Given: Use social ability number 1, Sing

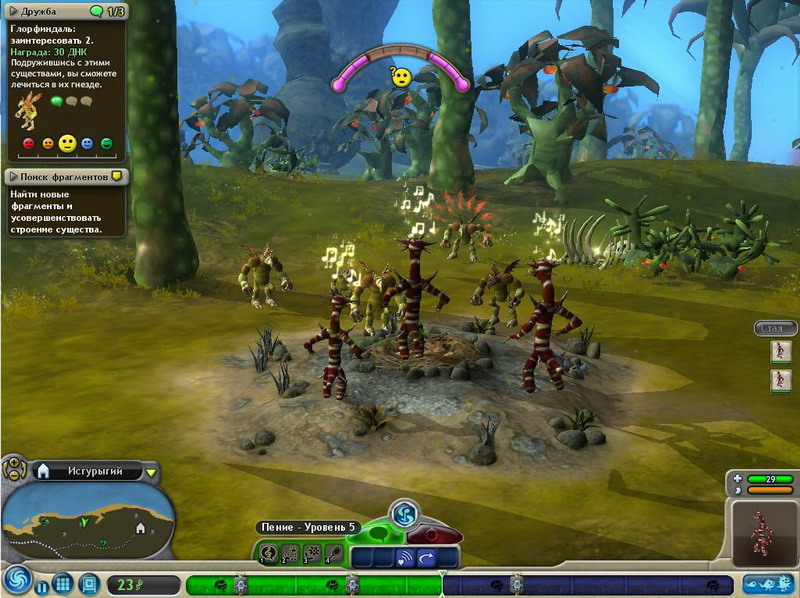Looking at the screenshot, I should point(269,552).
